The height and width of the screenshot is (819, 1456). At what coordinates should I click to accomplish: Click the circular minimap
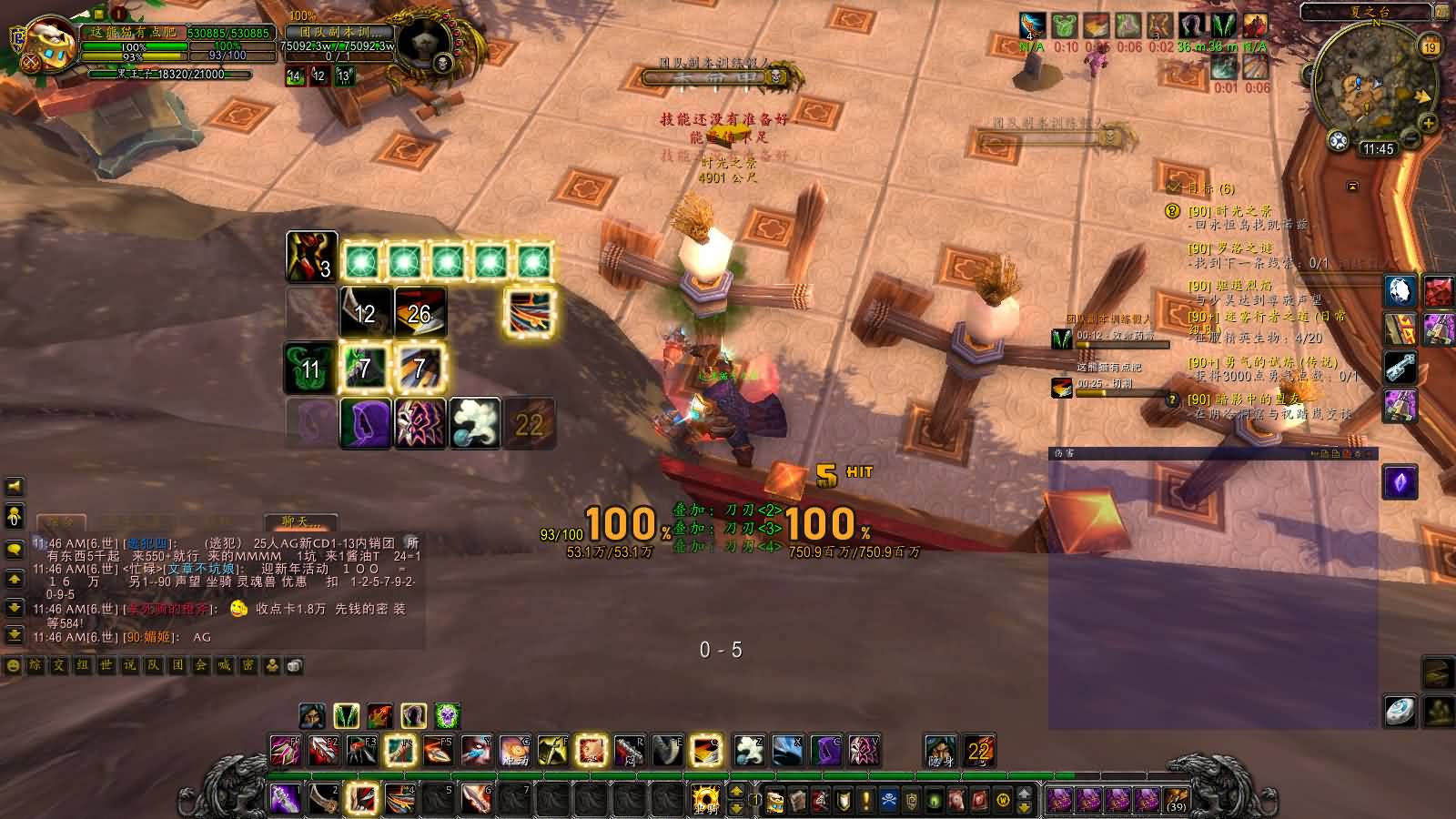[x=1368, y=85]
